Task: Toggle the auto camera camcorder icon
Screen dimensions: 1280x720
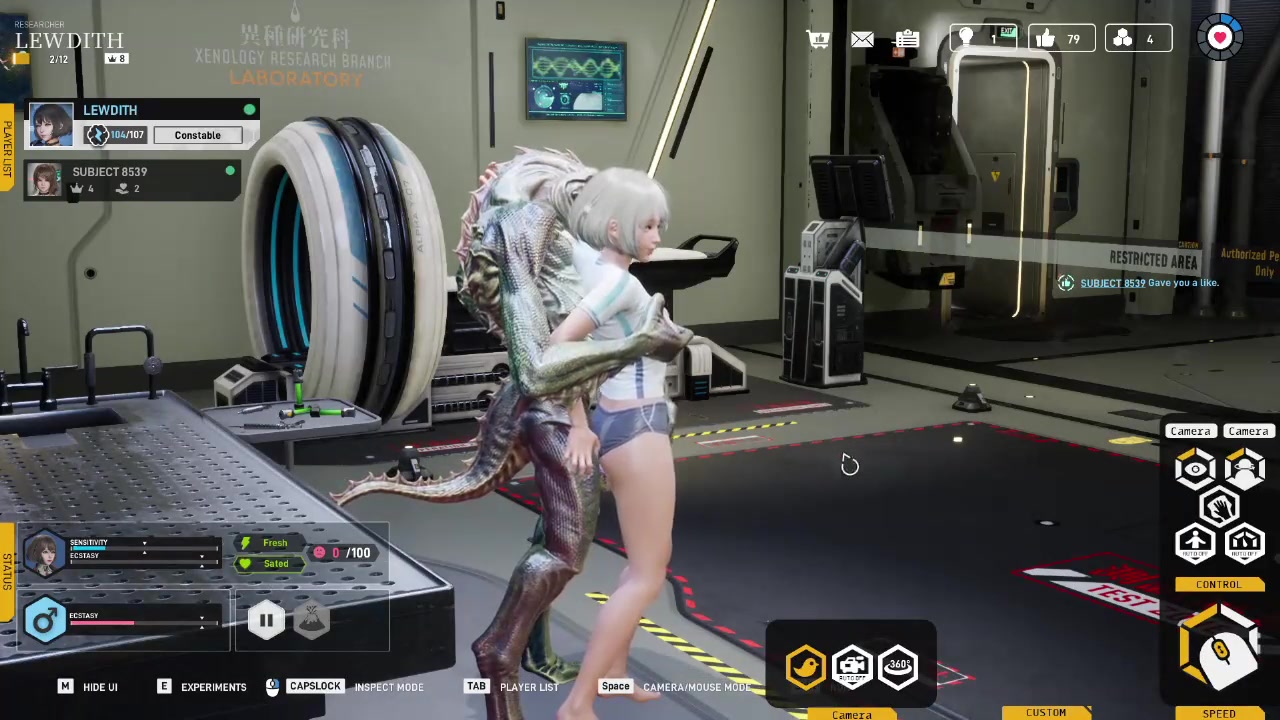Action: (852, 667)
